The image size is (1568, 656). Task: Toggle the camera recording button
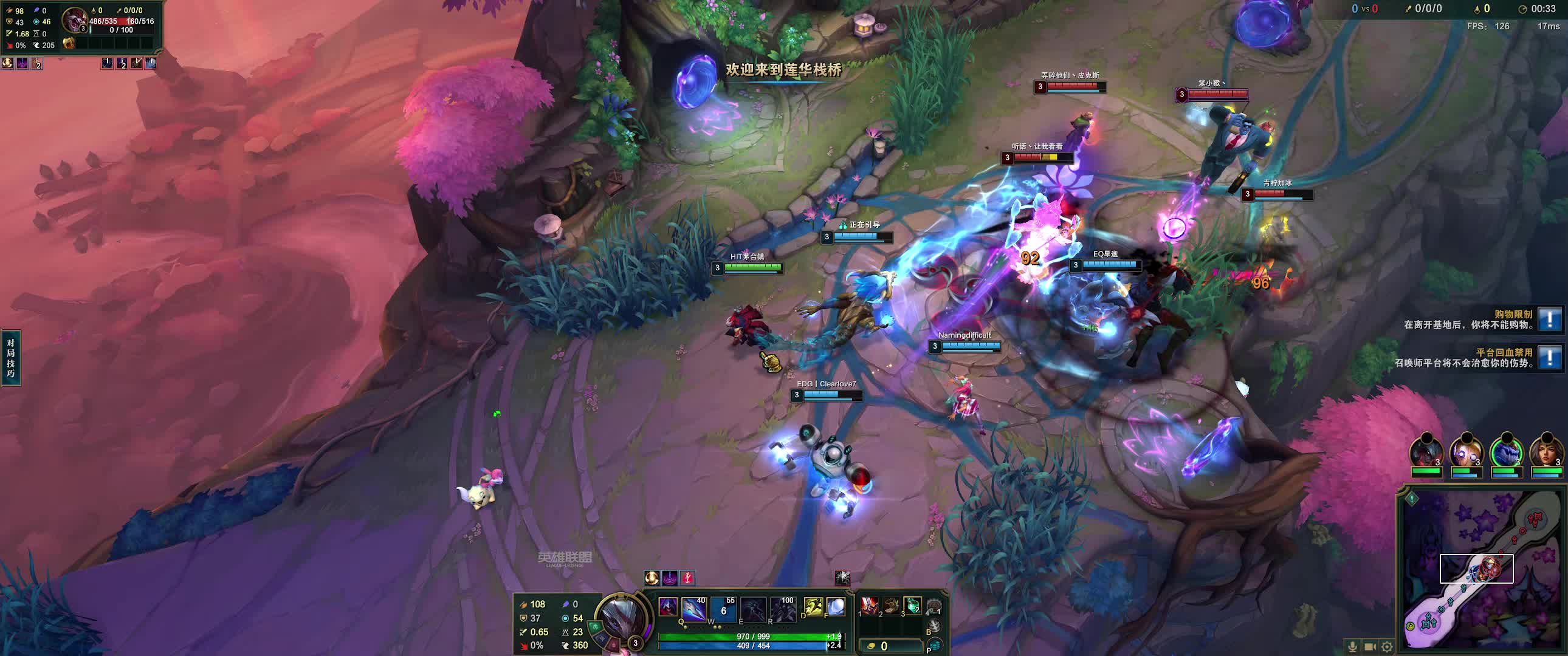pos(1370,647)
